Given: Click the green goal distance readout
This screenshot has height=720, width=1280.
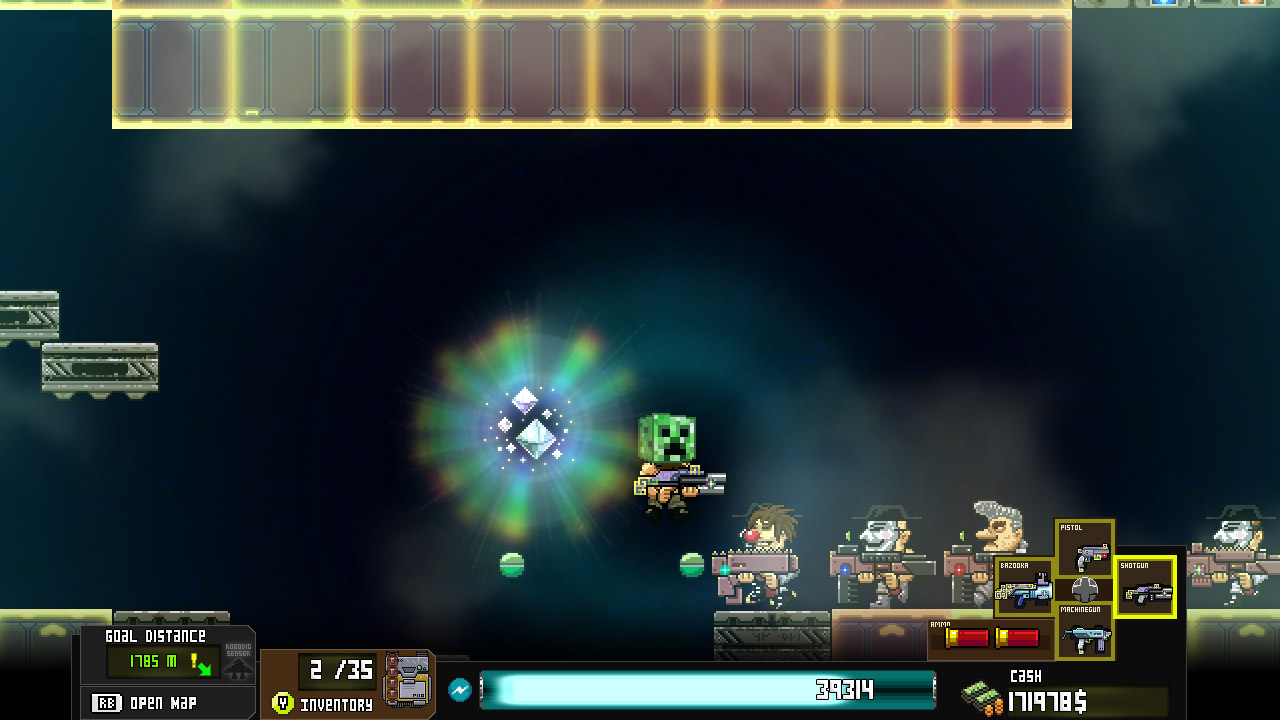Looking at the screenshot, I should coord(155,662).
